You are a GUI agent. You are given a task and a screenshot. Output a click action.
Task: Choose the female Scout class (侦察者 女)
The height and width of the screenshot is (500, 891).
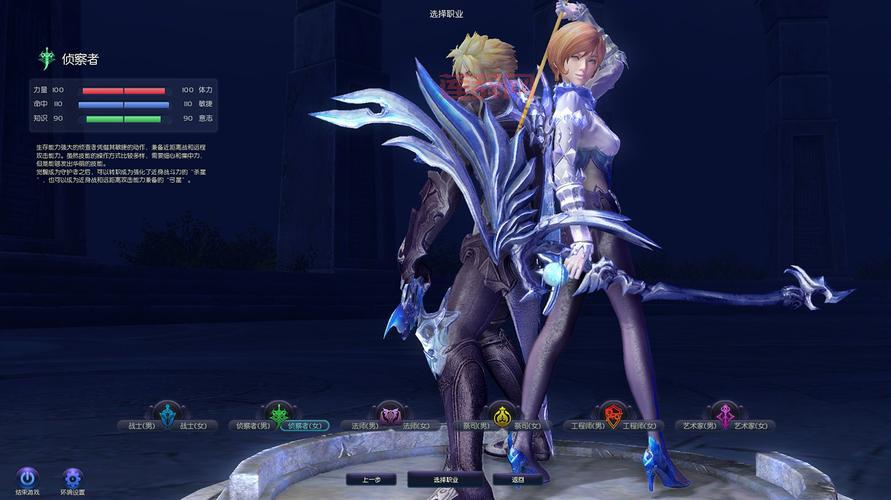pyautogui.click(x=305, y=426)
